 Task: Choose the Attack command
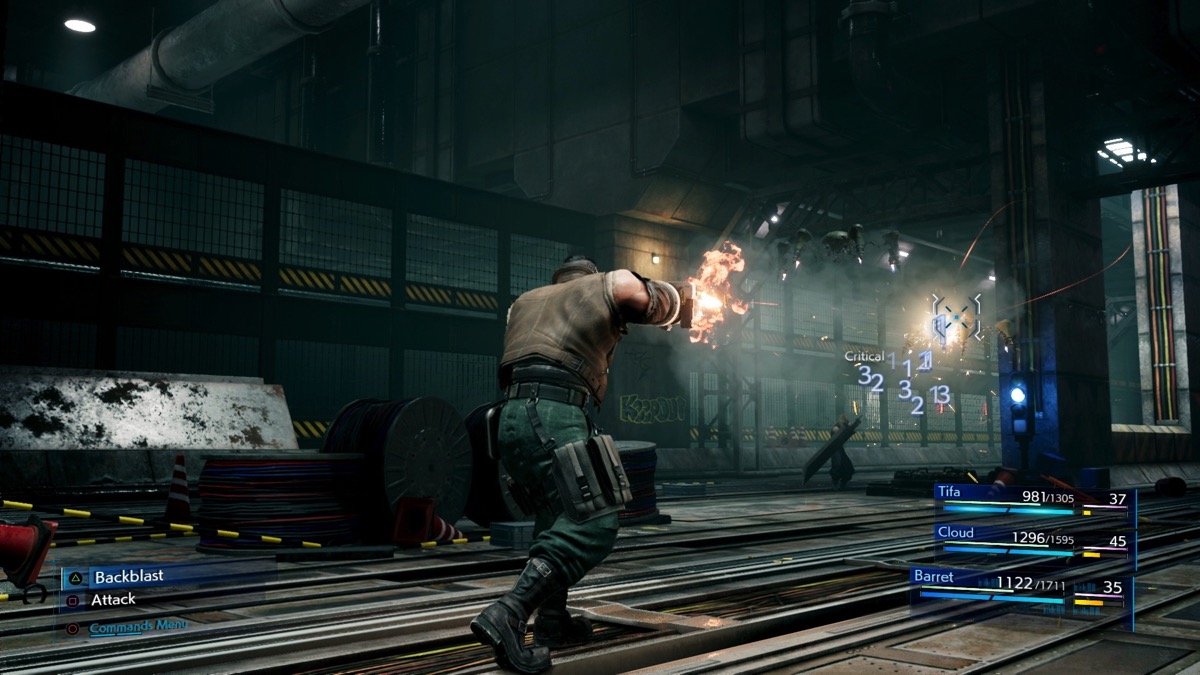113,600
